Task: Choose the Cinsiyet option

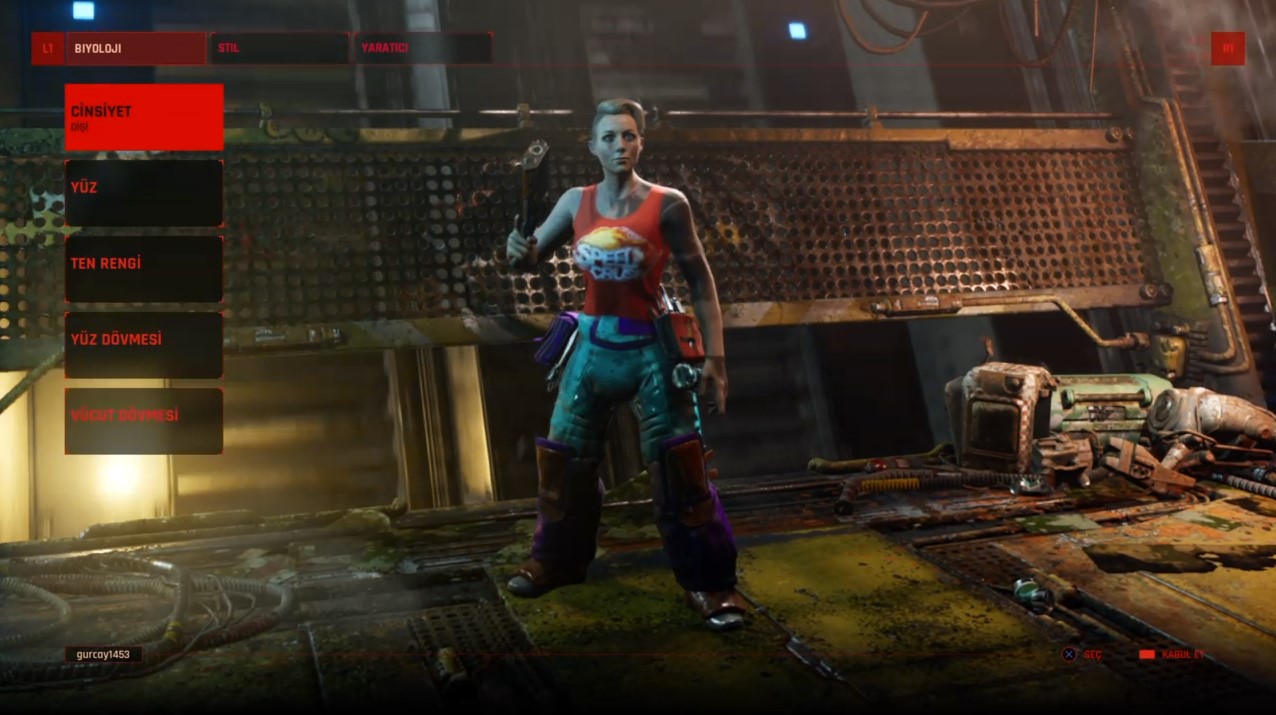Action: pos(144,117)
